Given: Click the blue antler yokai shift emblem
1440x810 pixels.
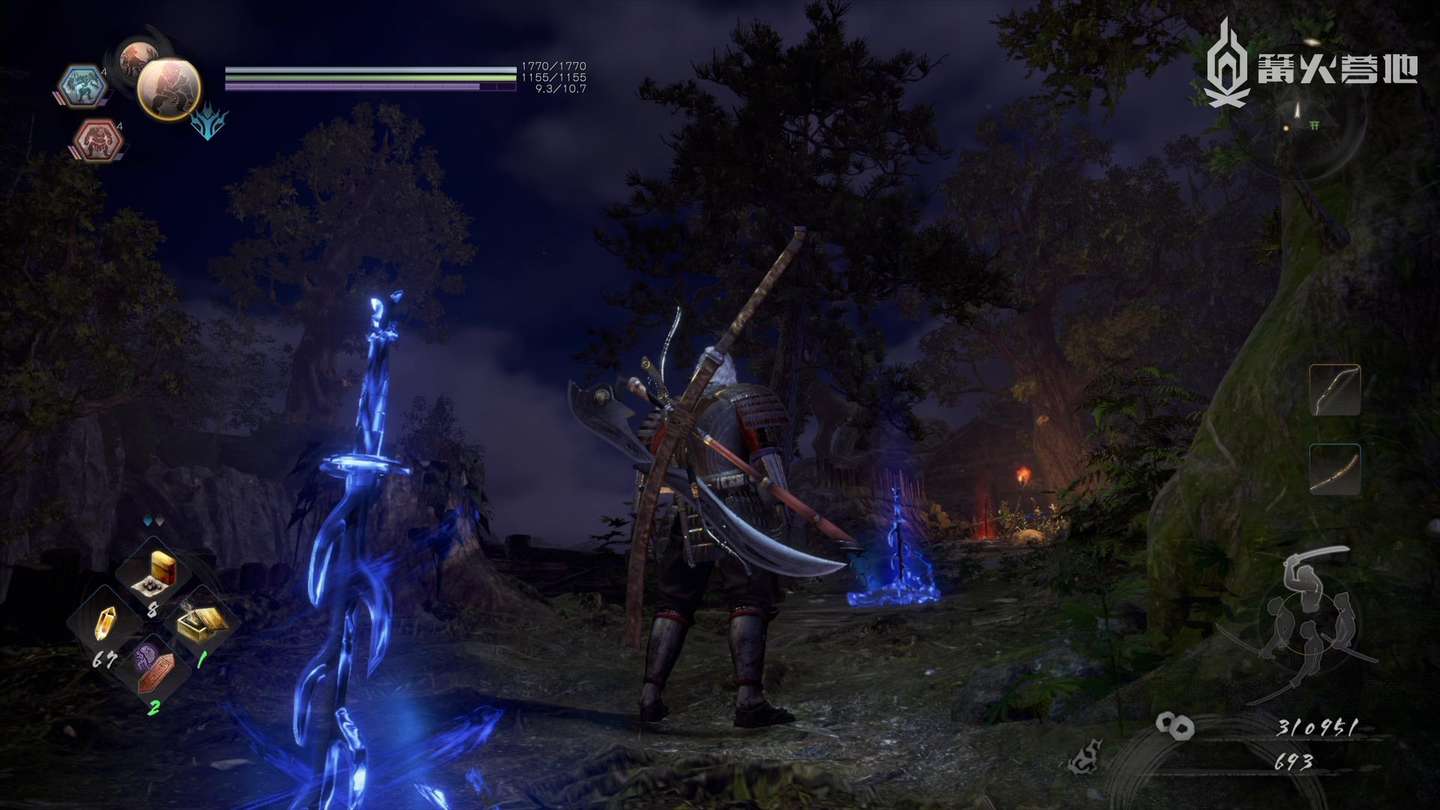Looking at the screenshot, I should [209, 124].
